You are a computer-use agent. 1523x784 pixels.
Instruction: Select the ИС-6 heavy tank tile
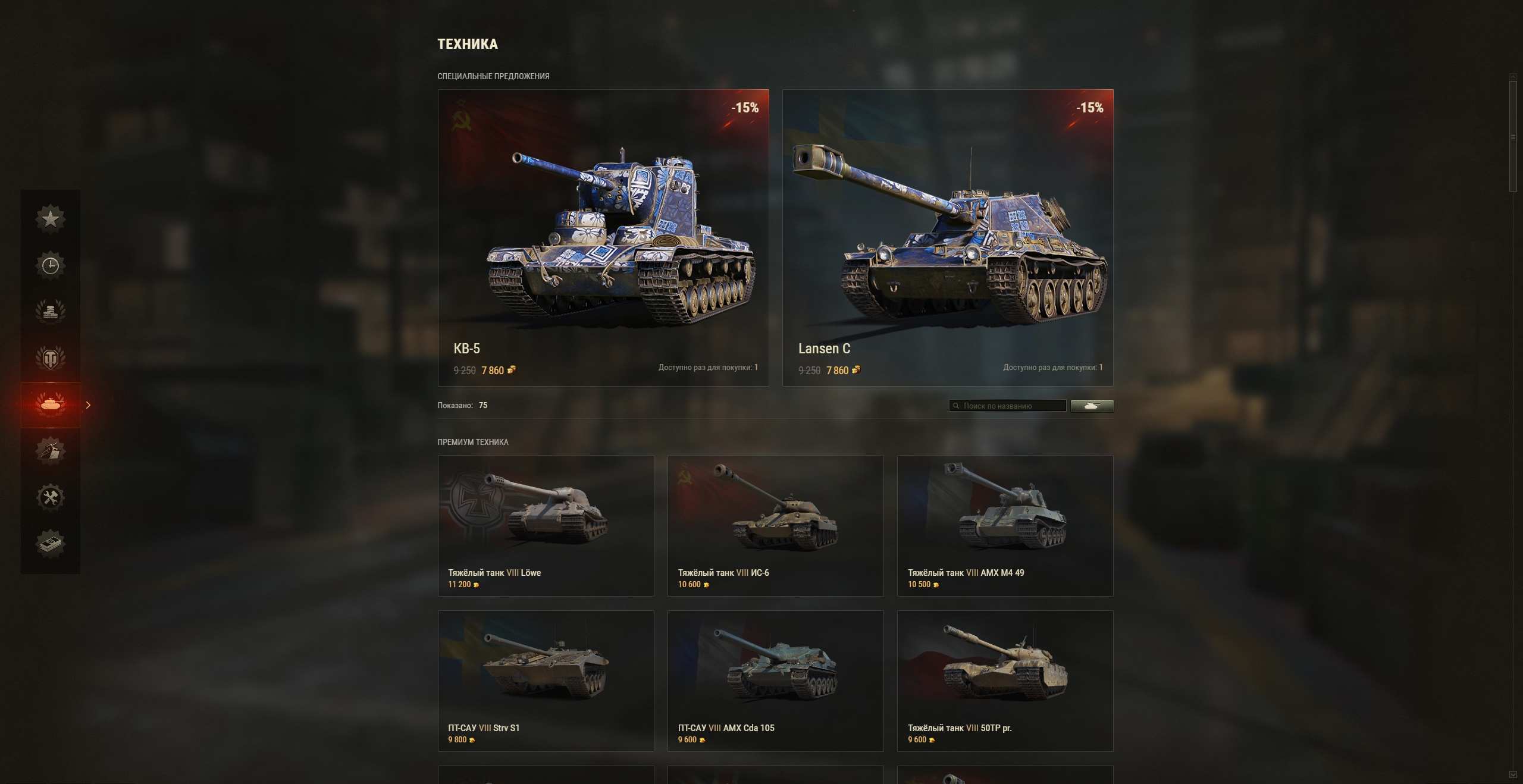point(775,525)
